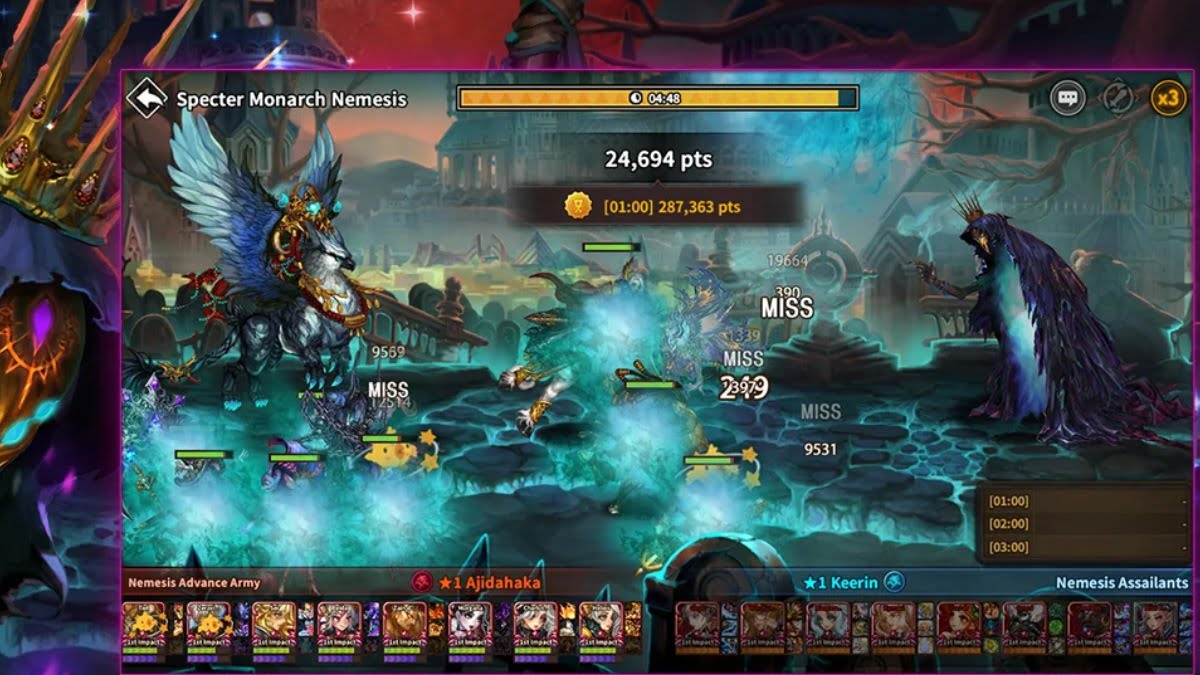
Task: Change the x3 battle speed
Action: (1167, 98)
